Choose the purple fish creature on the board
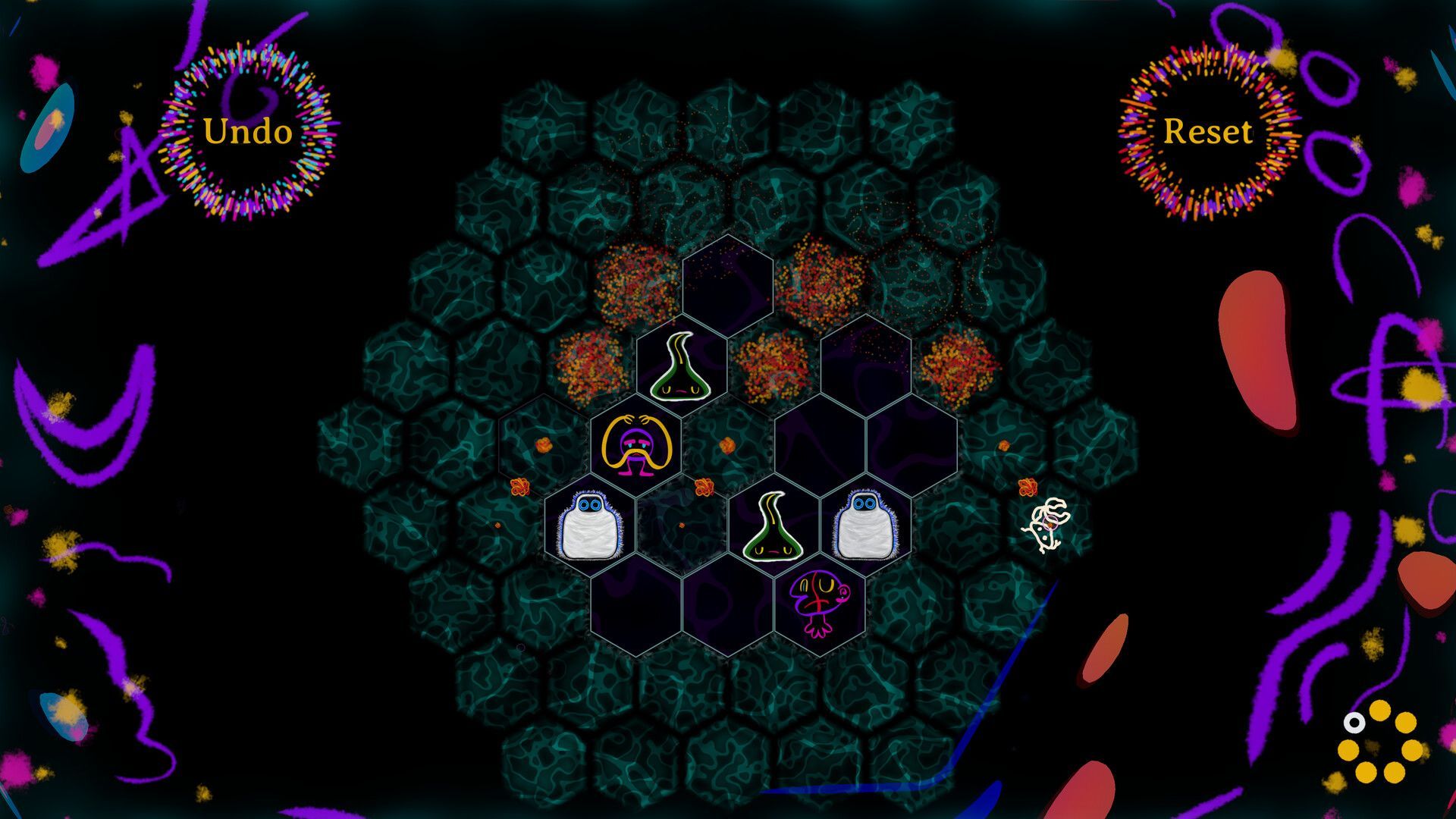The height and width of the screenshot is (819, 1456). pos(818,603)
